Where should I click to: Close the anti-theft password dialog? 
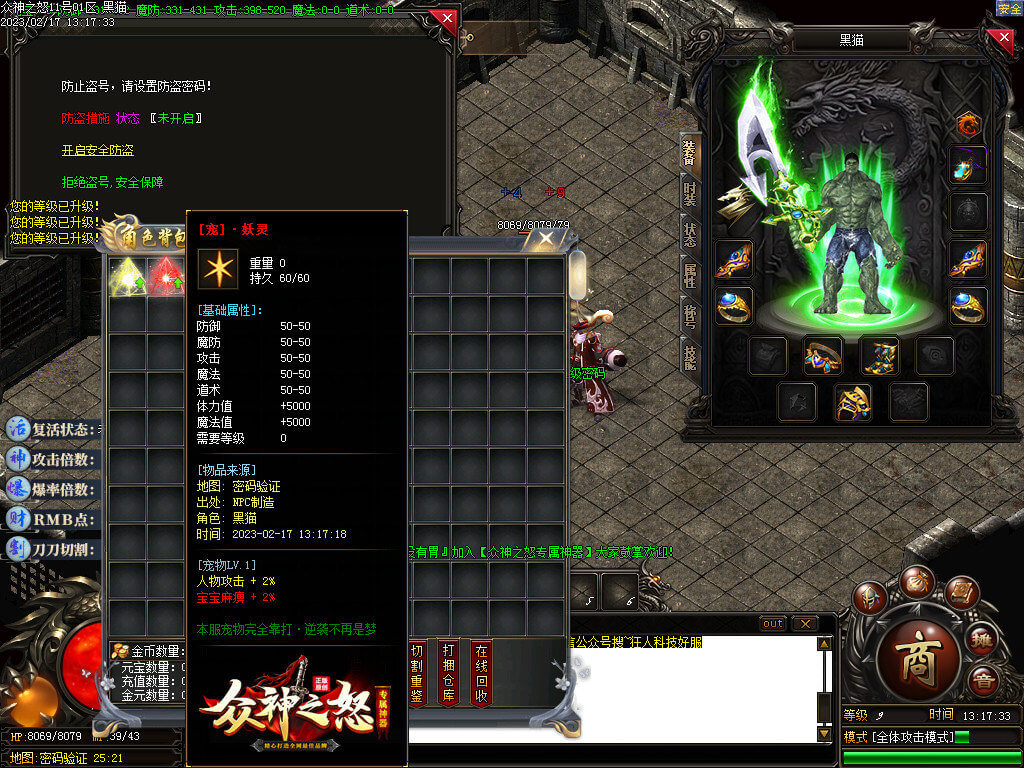pos(445,18)
